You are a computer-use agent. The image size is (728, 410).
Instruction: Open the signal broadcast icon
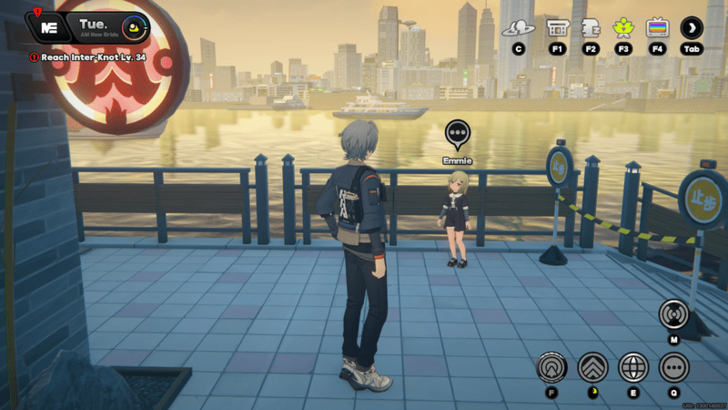pyautogui.click(x=673, y=314)
